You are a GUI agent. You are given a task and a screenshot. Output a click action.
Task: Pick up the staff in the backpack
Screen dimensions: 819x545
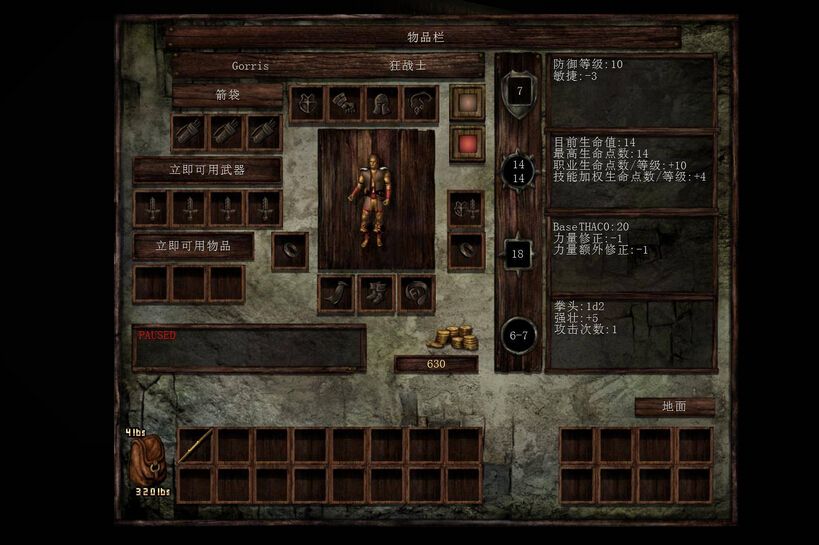click(x=195, y=446)
